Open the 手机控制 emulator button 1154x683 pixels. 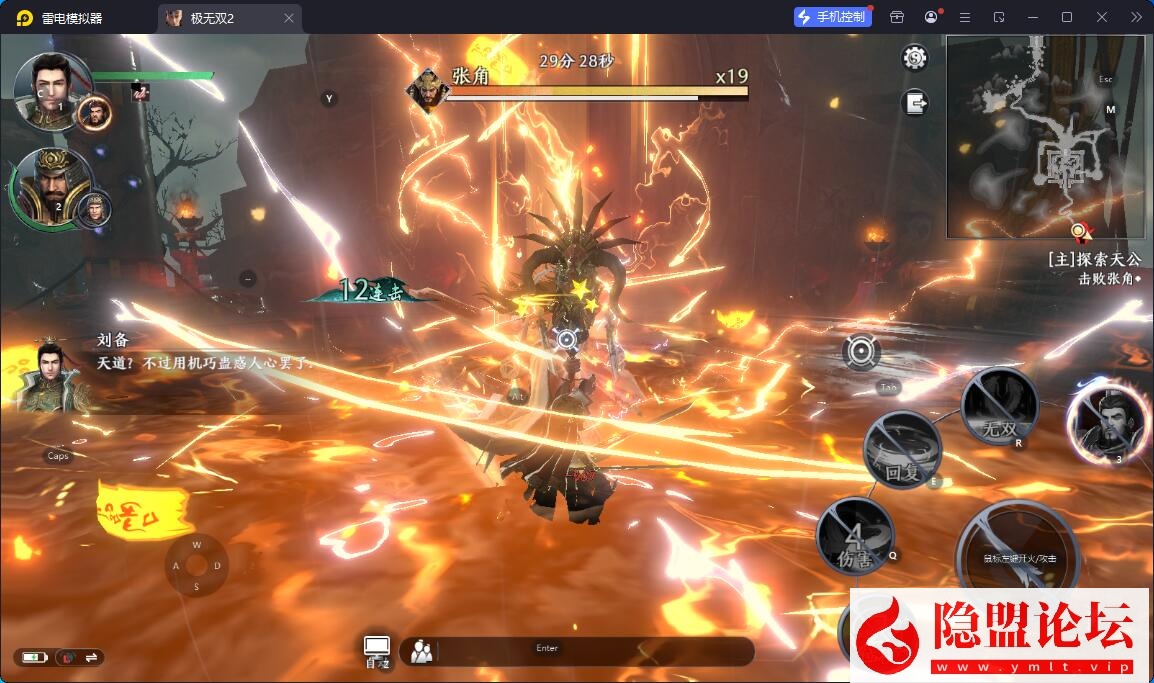click(832, 17)
